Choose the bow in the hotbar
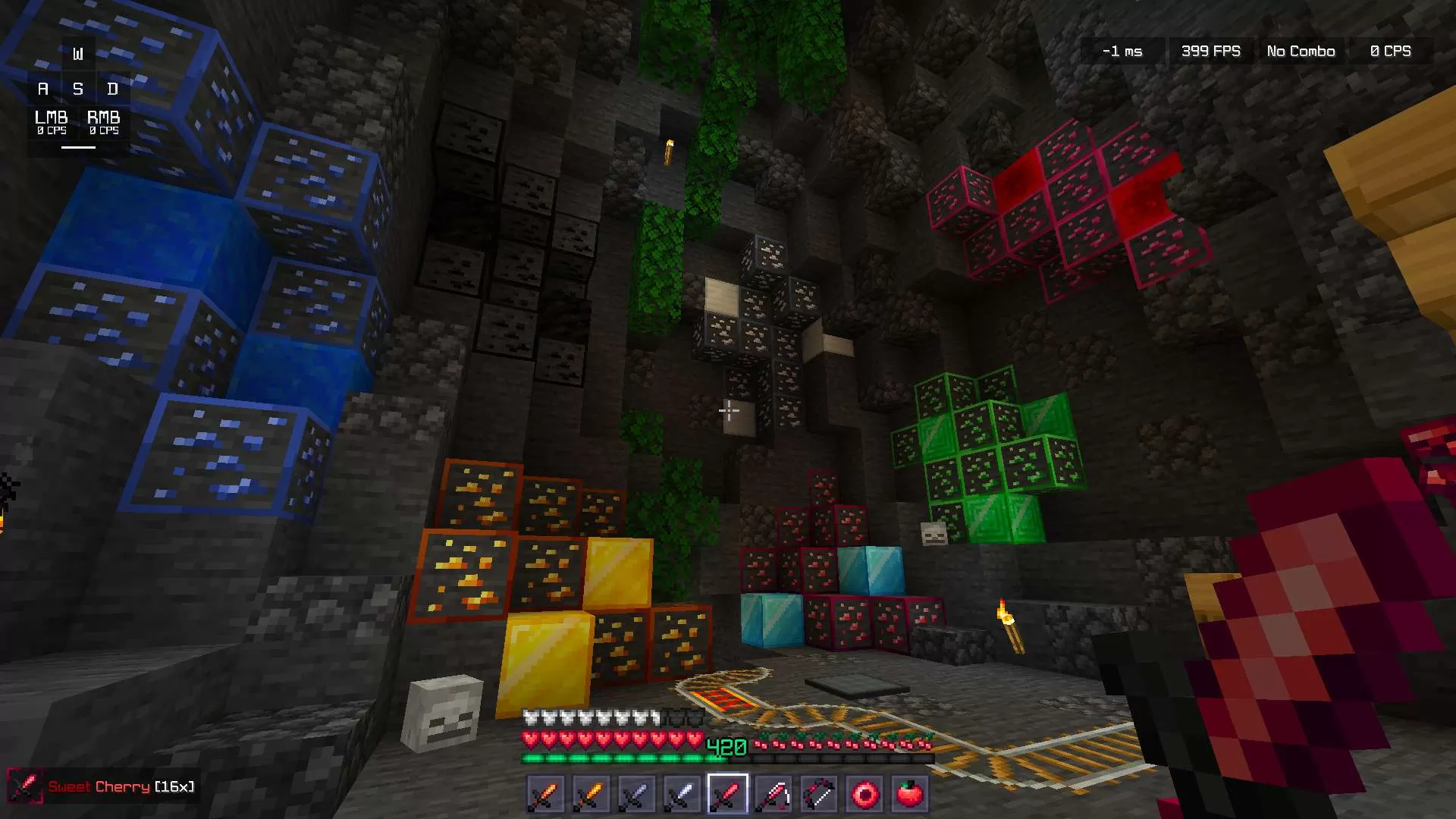Viewport: 1456px width, 819px height. (819, 794)
